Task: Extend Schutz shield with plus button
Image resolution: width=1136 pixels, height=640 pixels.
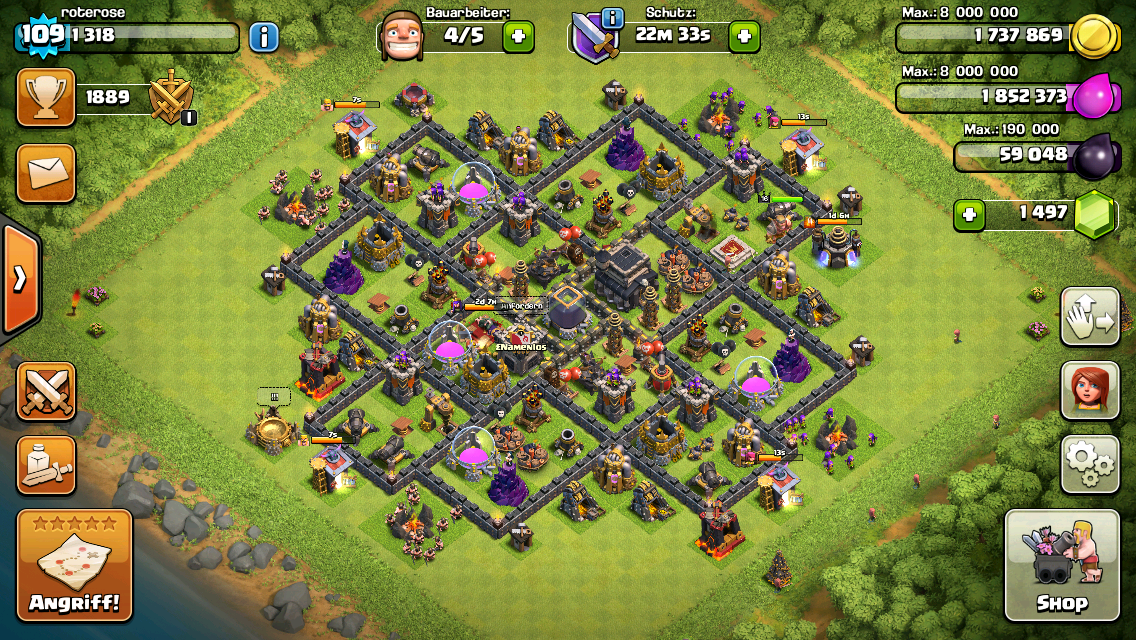Action: click(x=743, y=37)
